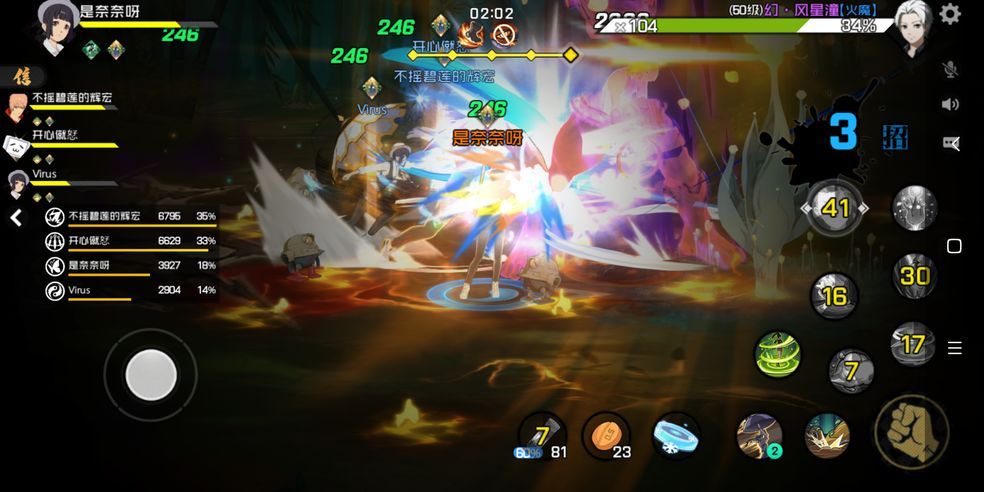Collapse the damage ranking panel arrow
The image size is (984, 492).
(16, 218)
